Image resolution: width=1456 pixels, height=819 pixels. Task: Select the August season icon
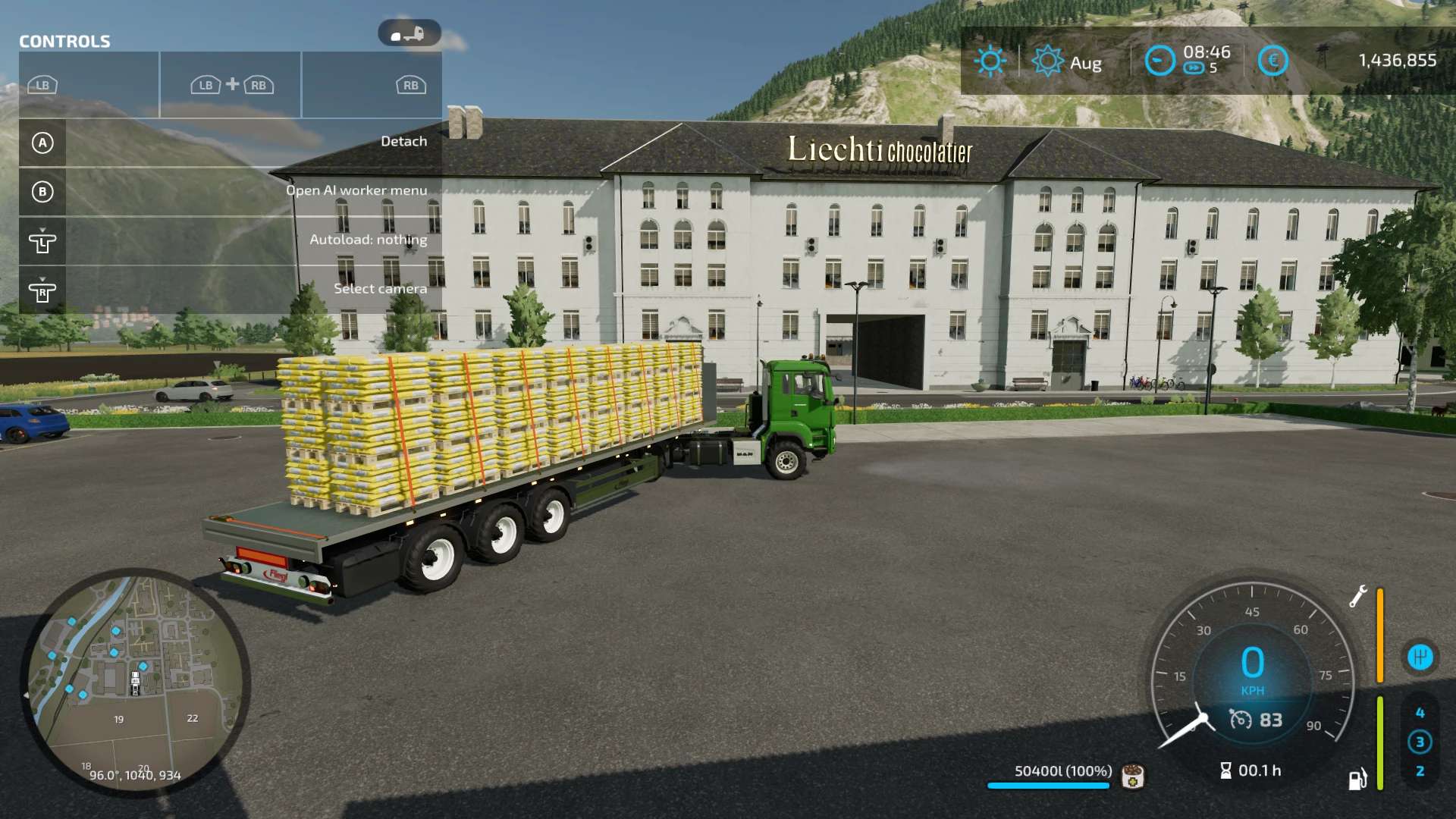[1048, 61]
